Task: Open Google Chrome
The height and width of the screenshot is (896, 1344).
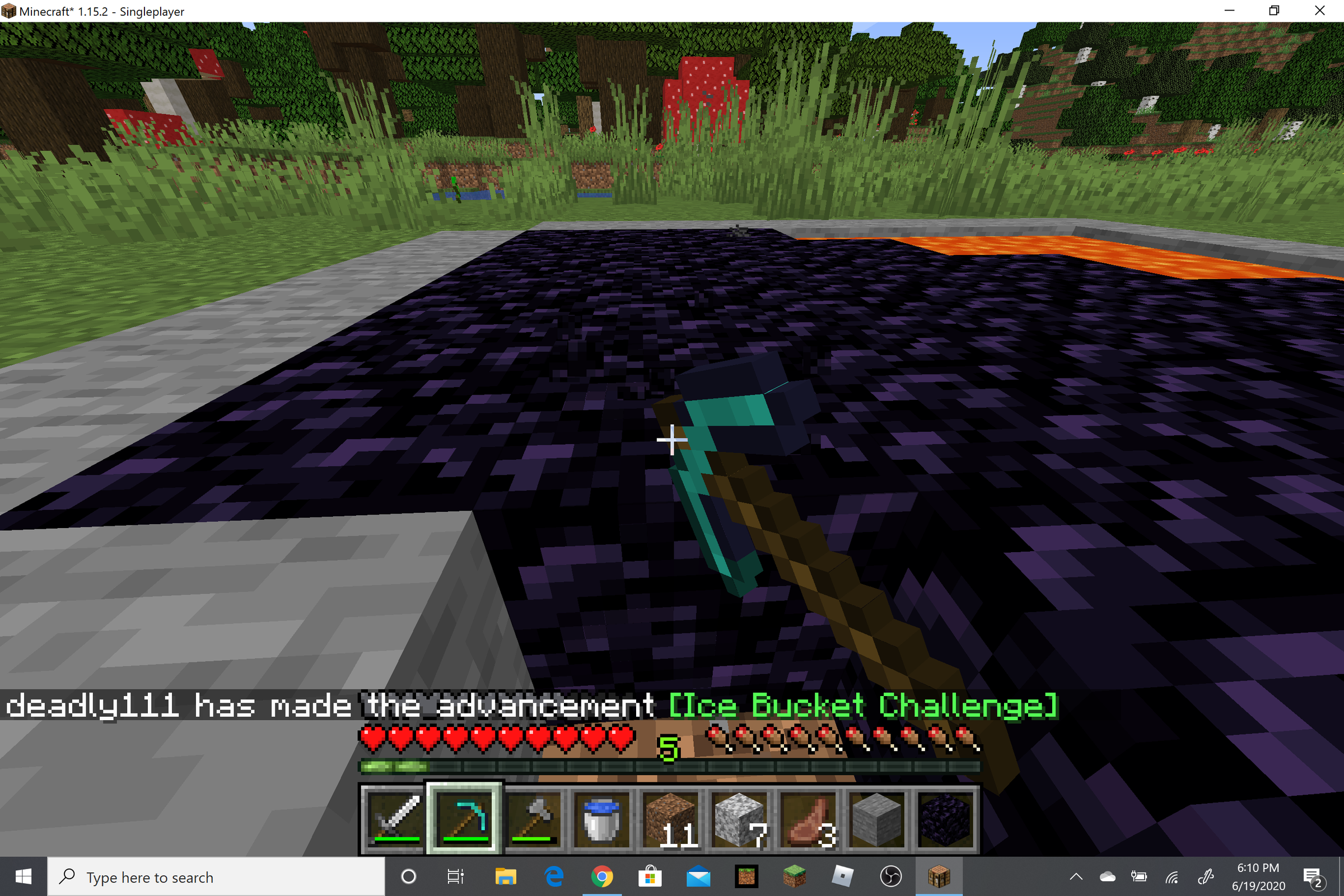Action: [601, 876]
